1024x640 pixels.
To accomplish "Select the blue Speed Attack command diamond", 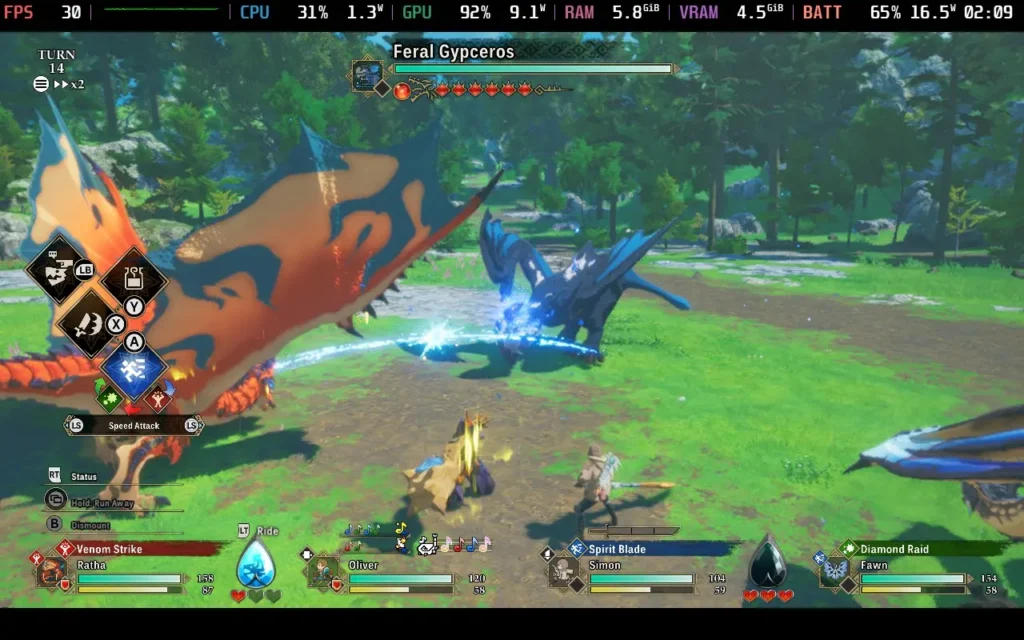I will coord(133,369).
